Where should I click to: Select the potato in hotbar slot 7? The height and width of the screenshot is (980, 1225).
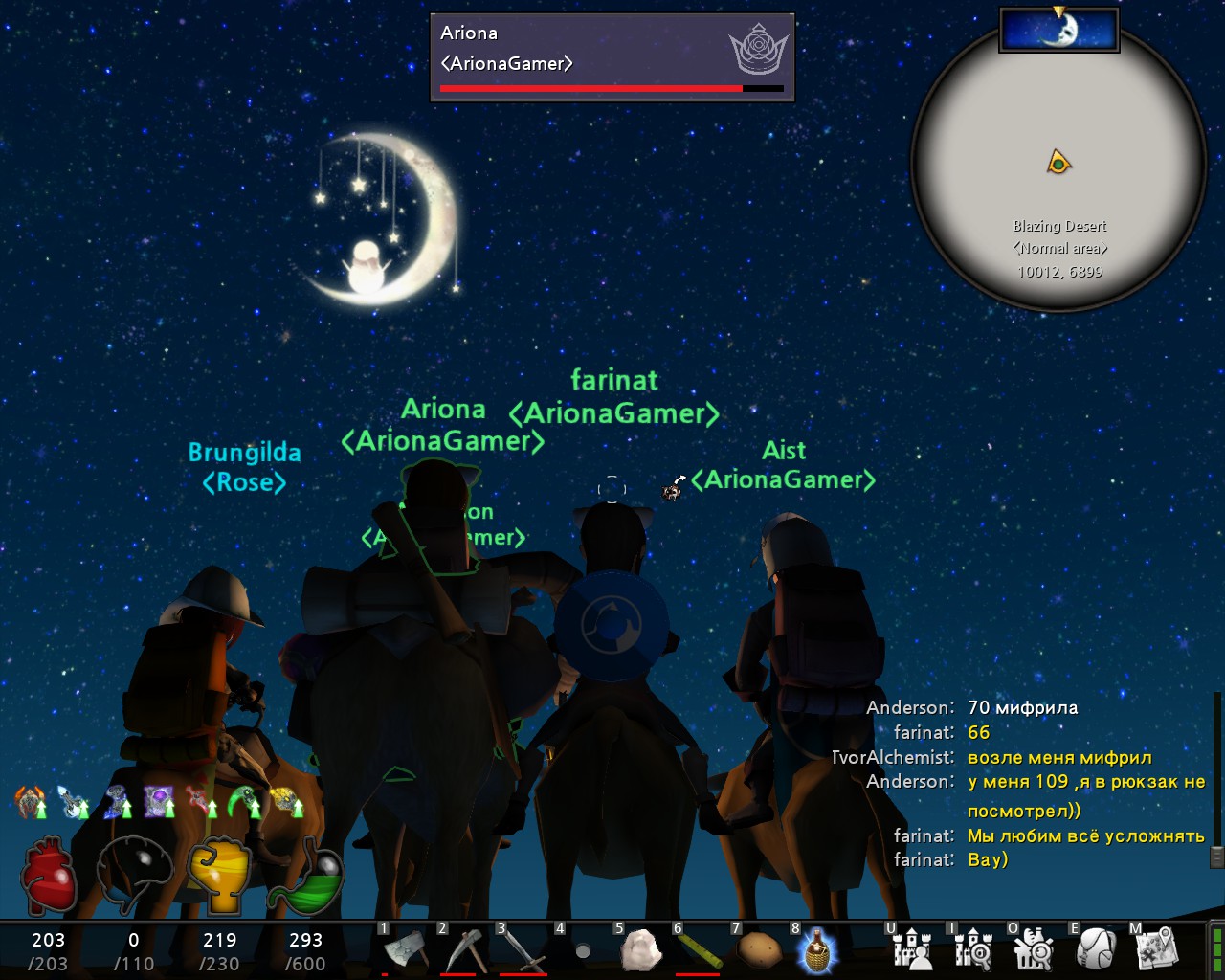tap(757, 949)
